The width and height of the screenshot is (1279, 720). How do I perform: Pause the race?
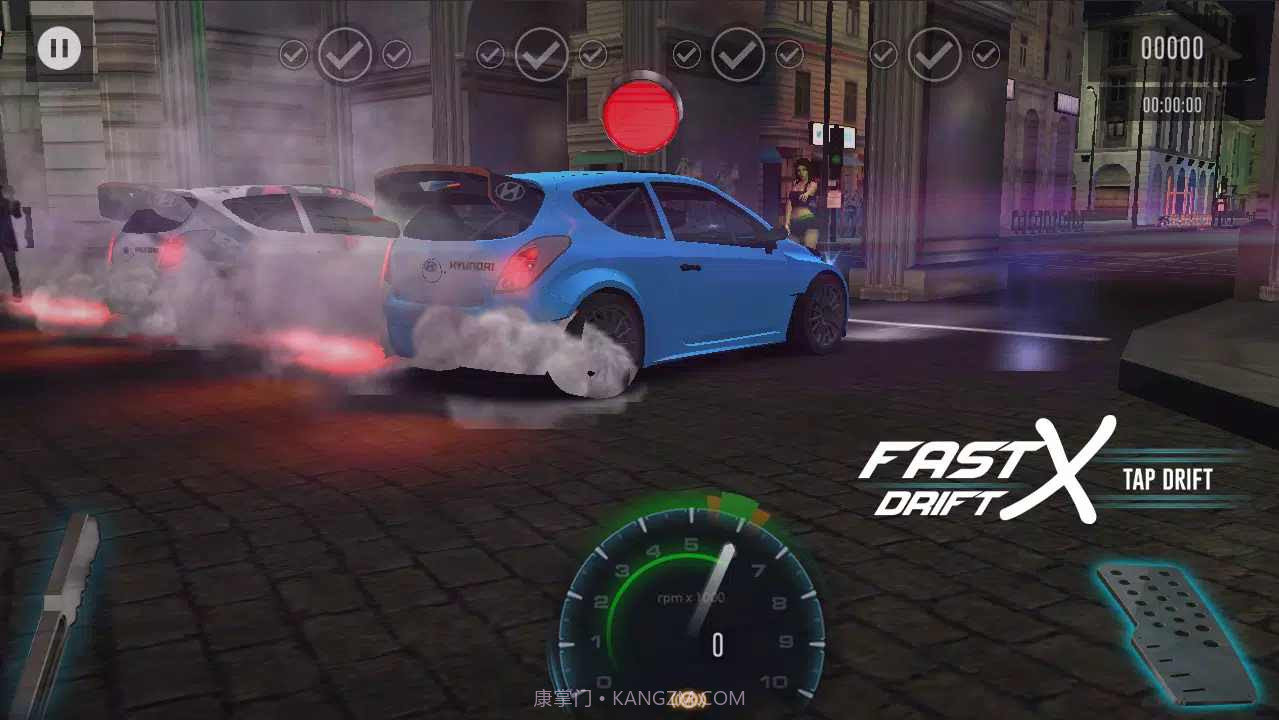click(x=59, y=48)
